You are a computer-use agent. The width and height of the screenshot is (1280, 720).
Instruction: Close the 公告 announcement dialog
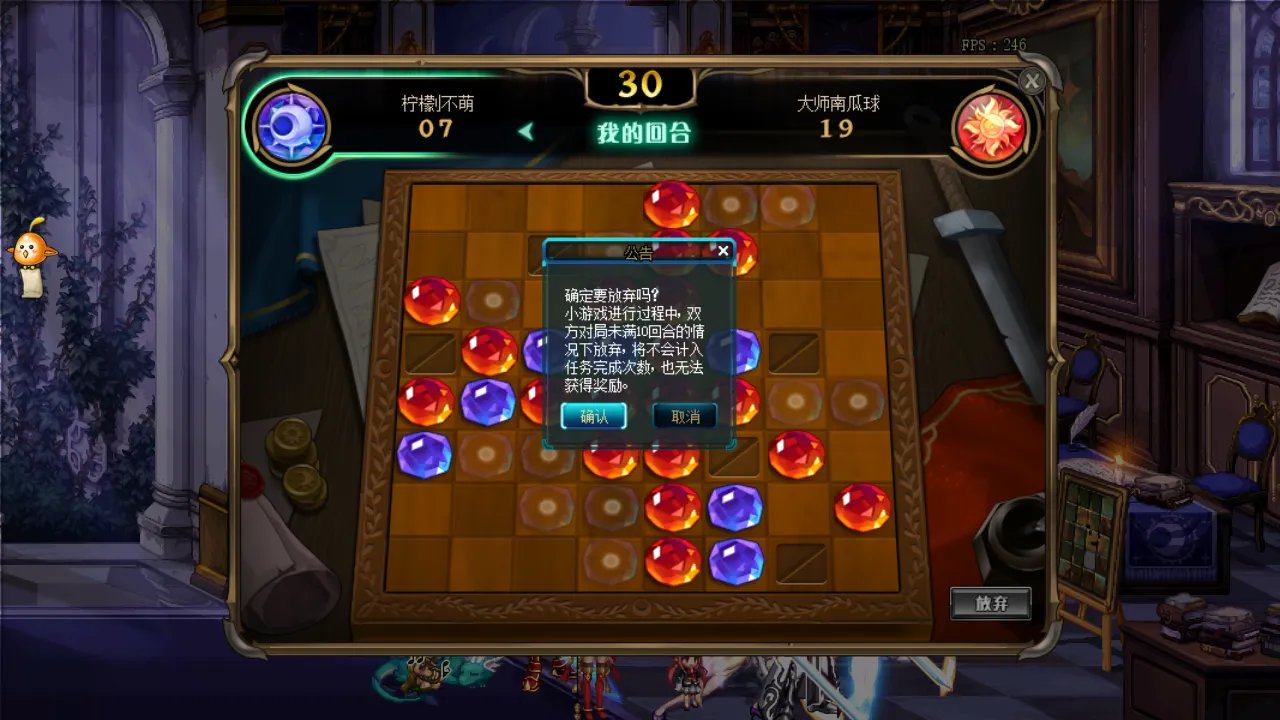[724, 251]
